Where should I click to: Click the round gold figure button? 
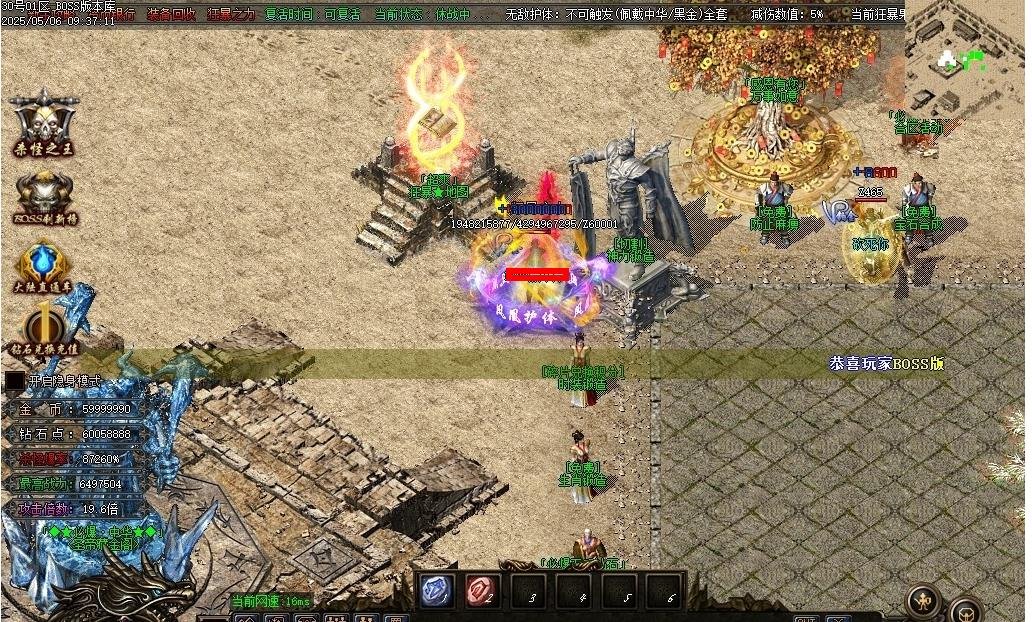point(922,600)
